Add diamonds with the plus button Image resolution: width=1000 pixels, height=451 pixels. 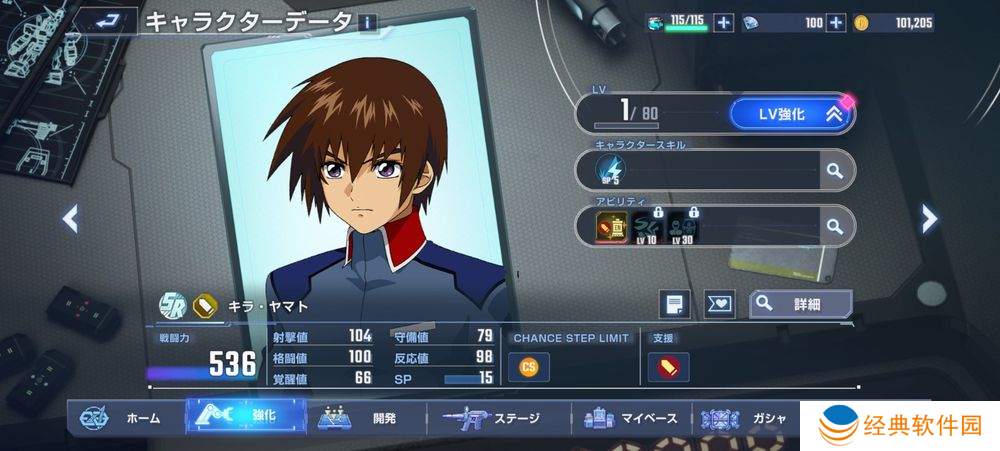(836, 23)
